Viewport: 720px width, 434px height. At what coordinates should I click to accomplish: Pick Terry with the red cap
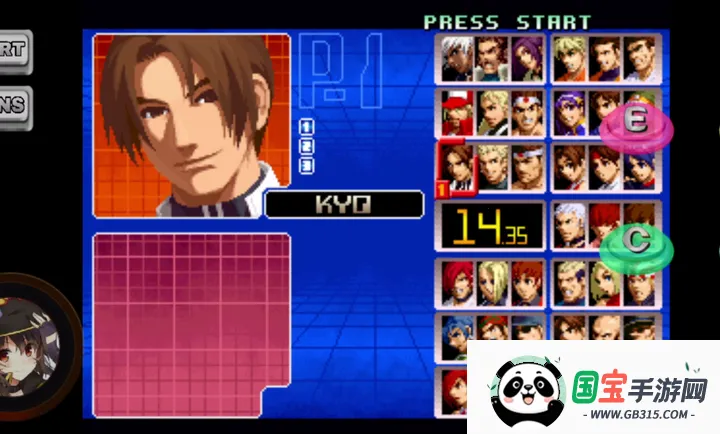tap(458, 113)
